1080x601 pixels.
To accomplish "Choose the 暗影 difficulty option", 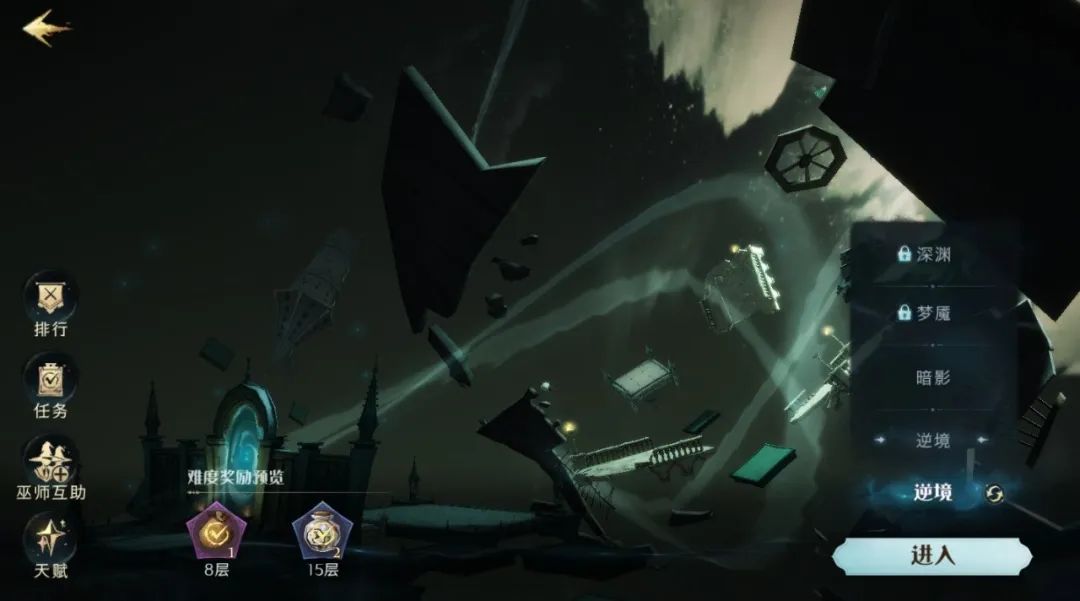I will (x=933, y=378).
